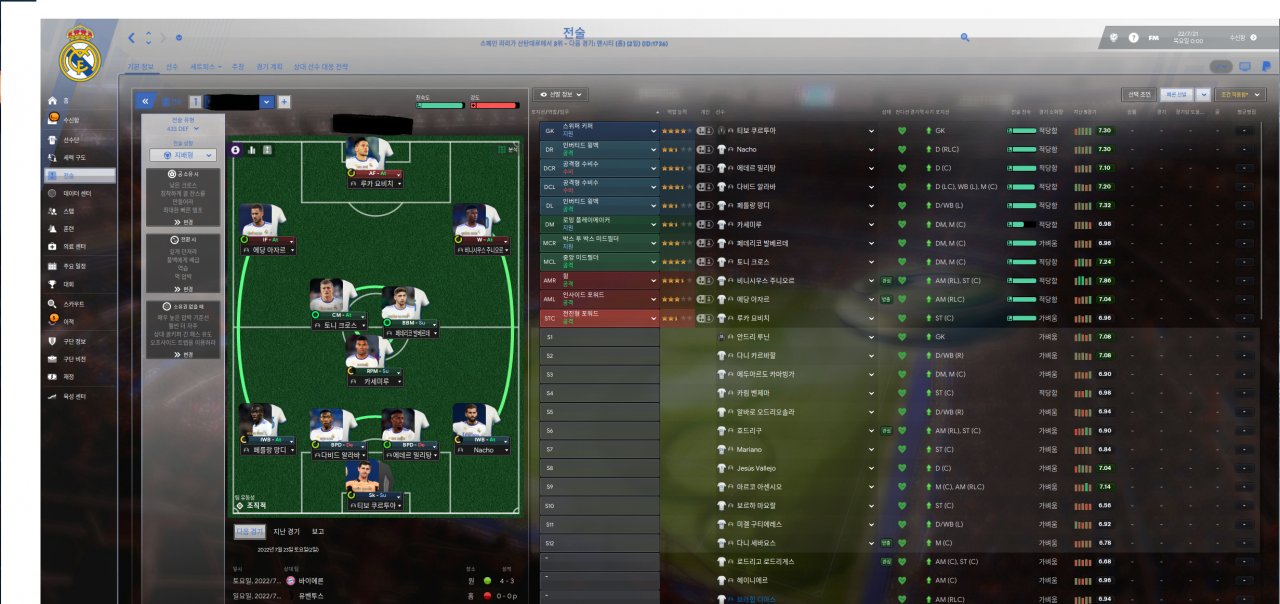Add a new tactic with the plus button
Image resolution: width=1280 pixels, height=604 pixels.
tap(284, 101)
